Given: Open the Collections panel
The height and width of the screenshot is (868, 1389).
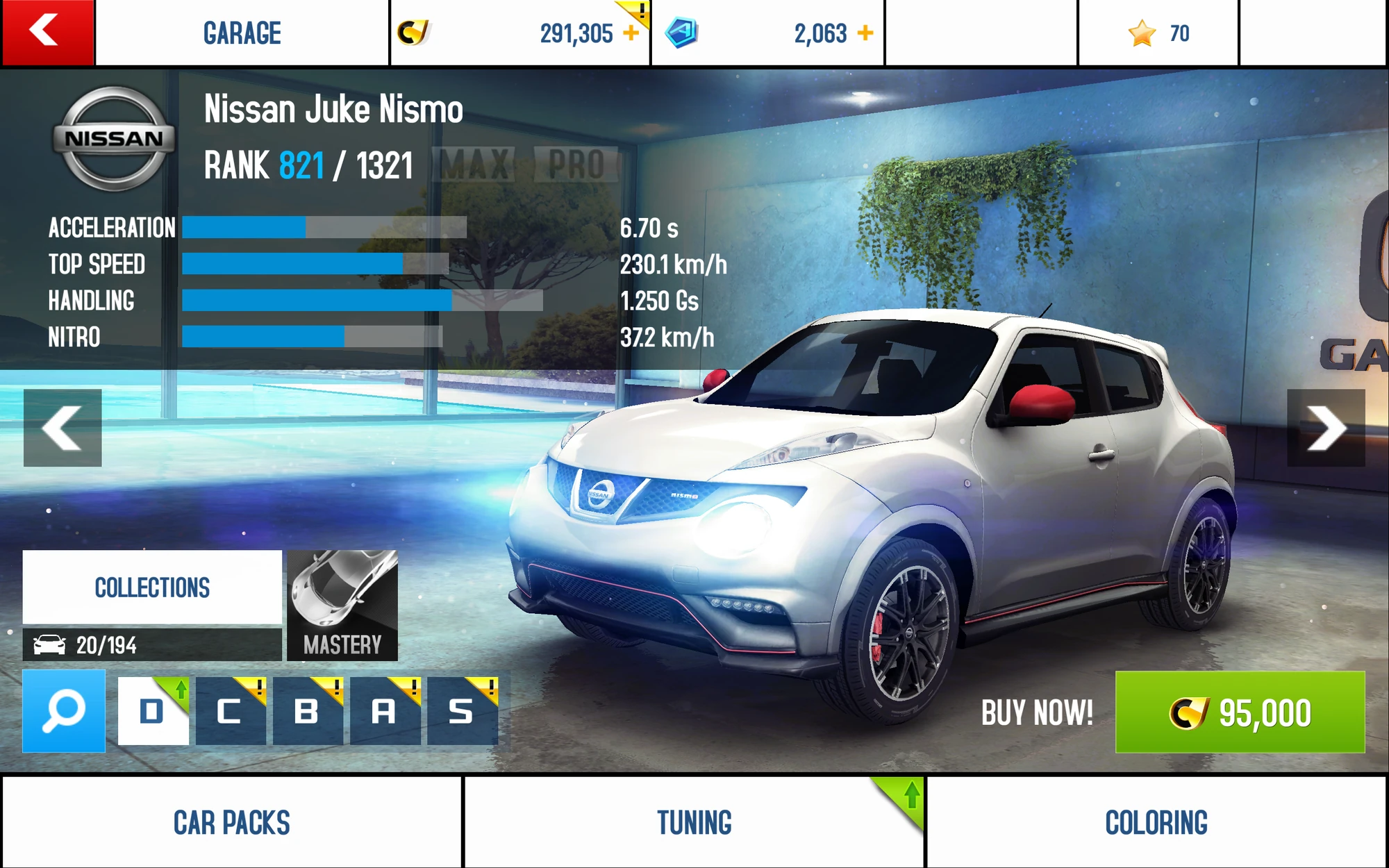Looking at the screenshot, I should pyautogui.click(x=152, y=587).
